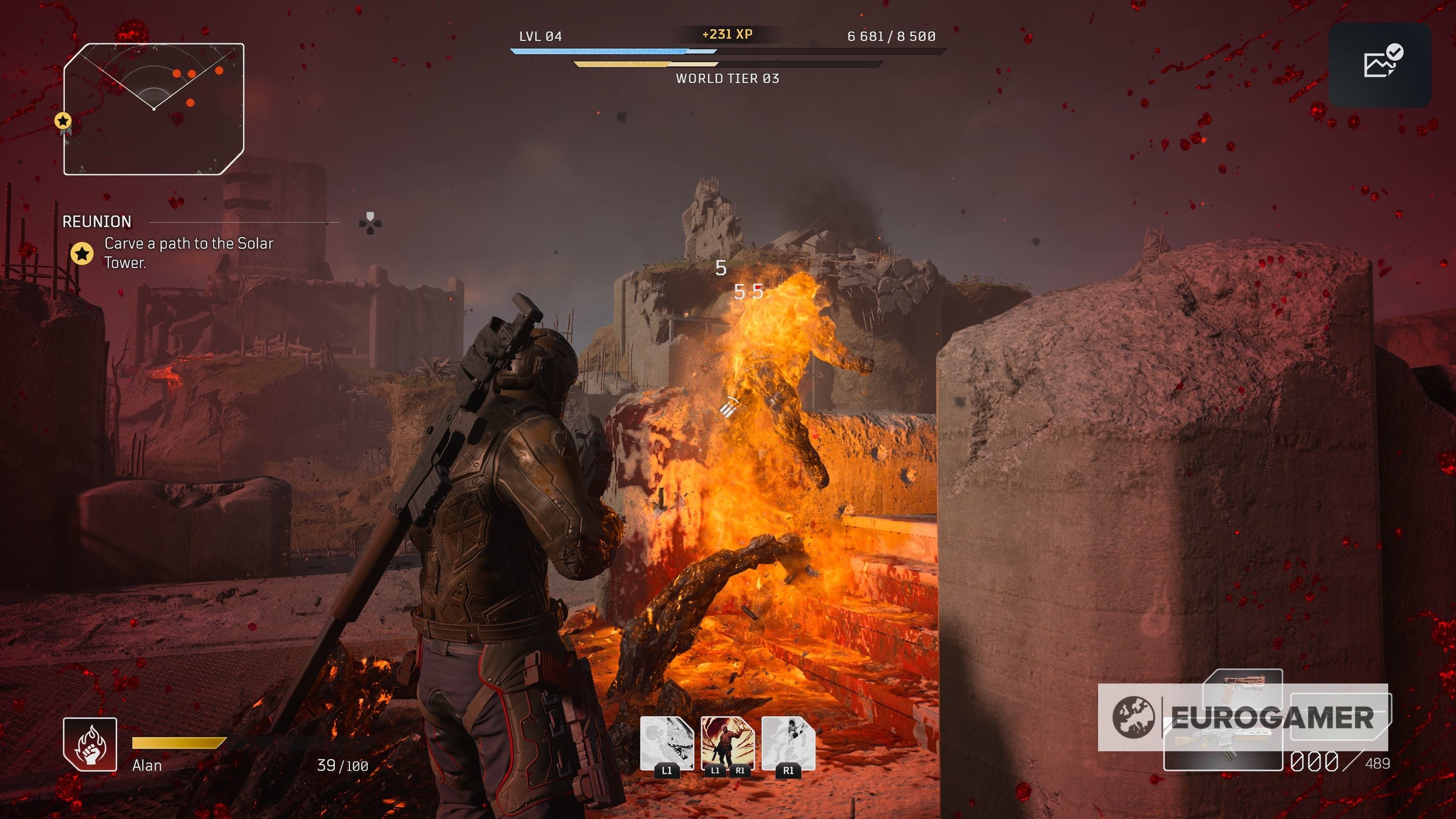Click the flaming fist class icon
Viewport: 1456px width, 819px height.
(x=90, y=744)
